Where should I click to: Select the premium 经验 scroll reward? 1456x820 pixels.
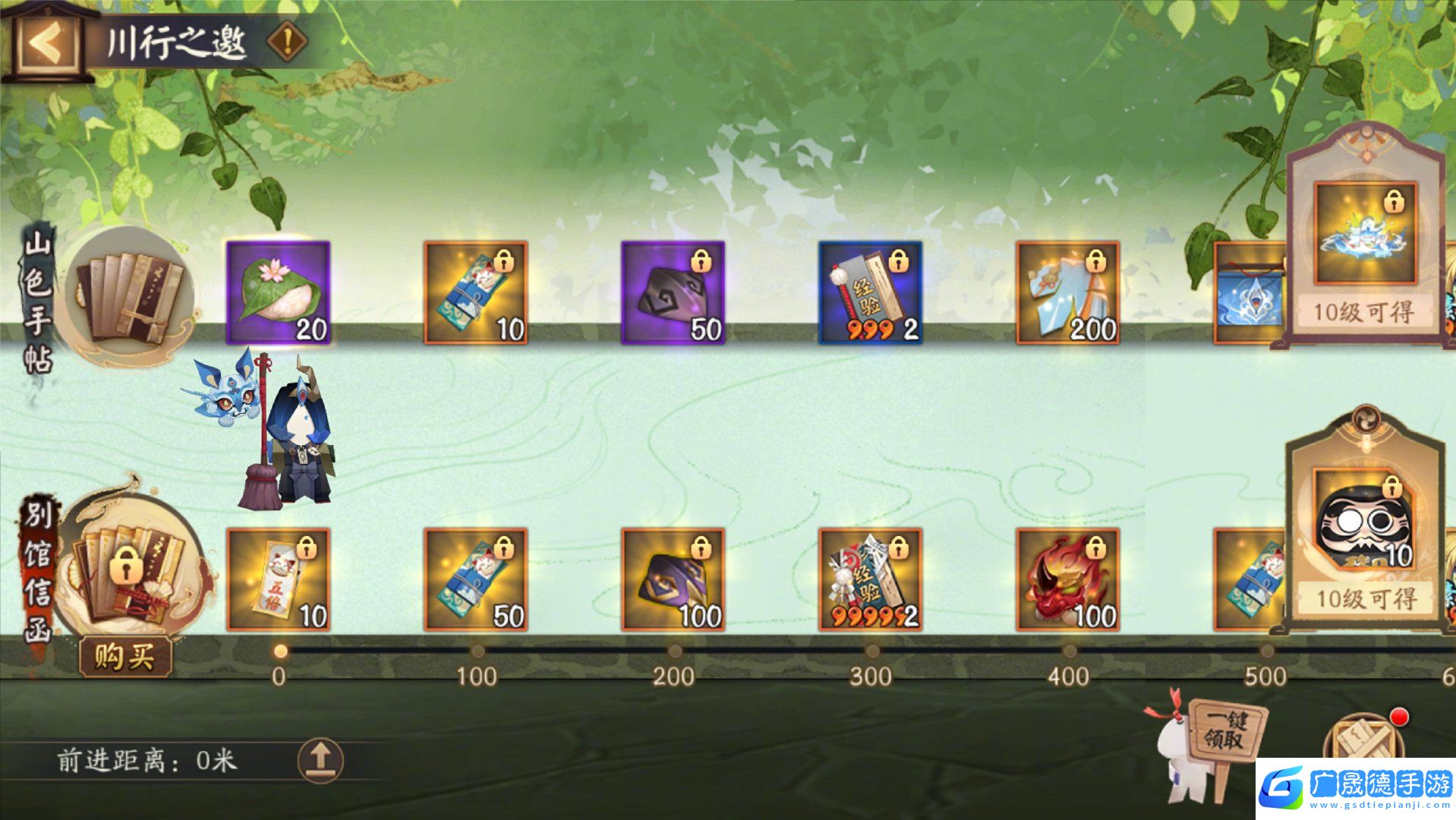point(870,579)
